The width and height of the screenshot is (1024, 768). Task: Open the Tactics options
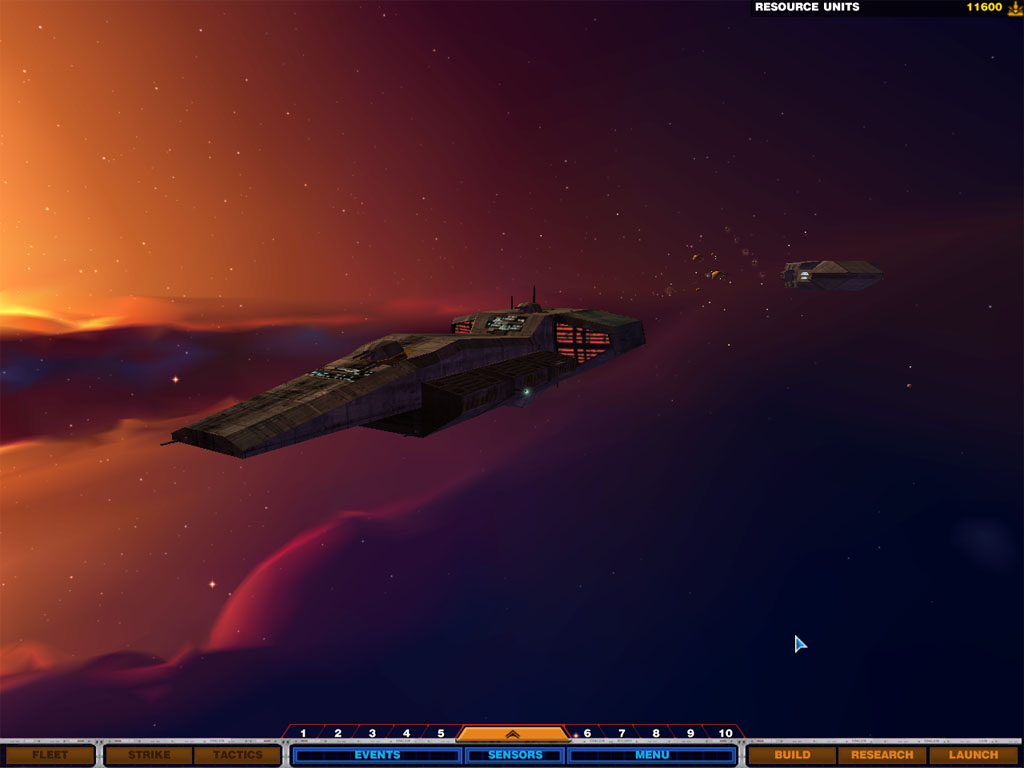point(237,755)
